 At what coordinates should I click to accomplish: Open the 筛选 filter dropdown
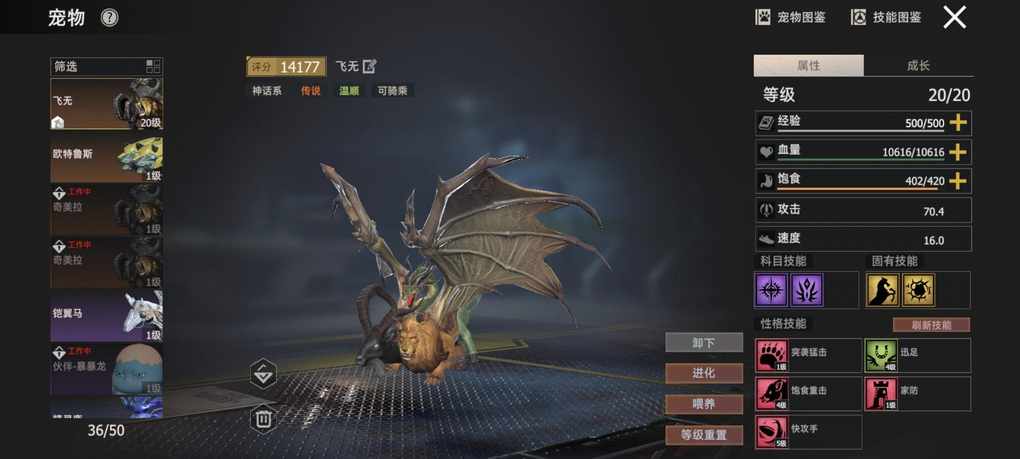tap(106, 67)
